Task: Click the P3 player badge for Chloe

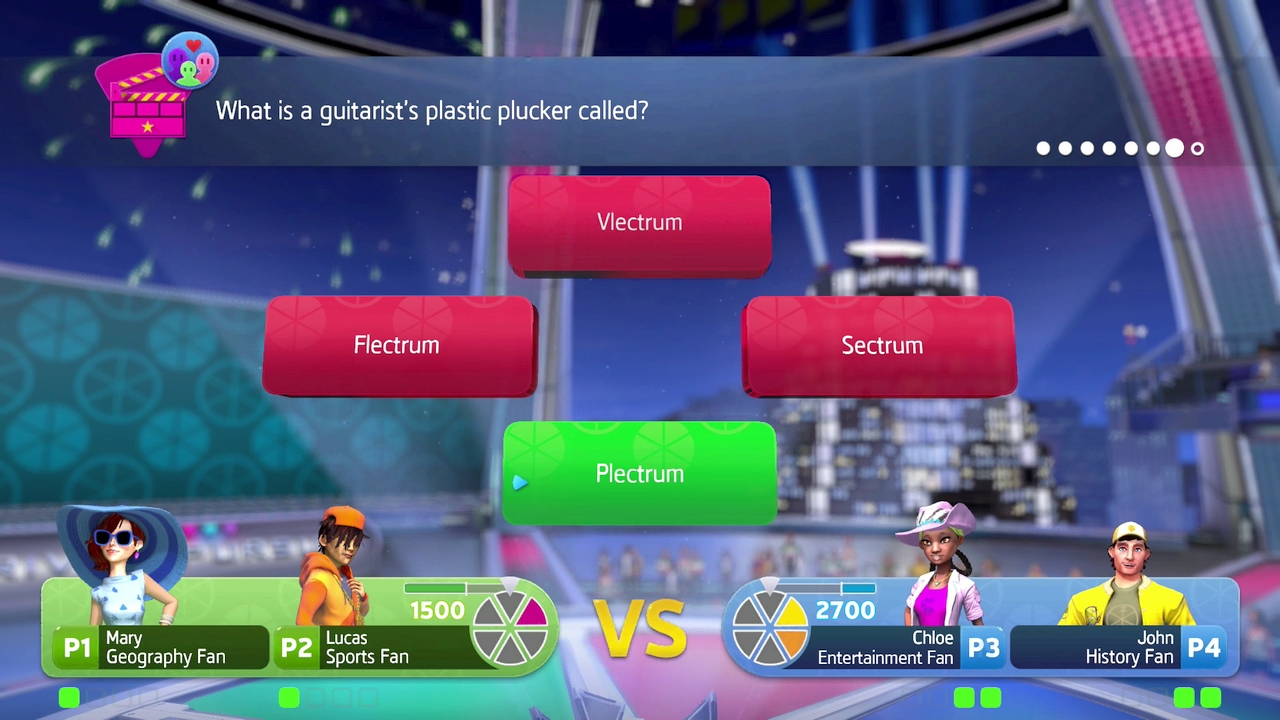Action: pos(984,647)
